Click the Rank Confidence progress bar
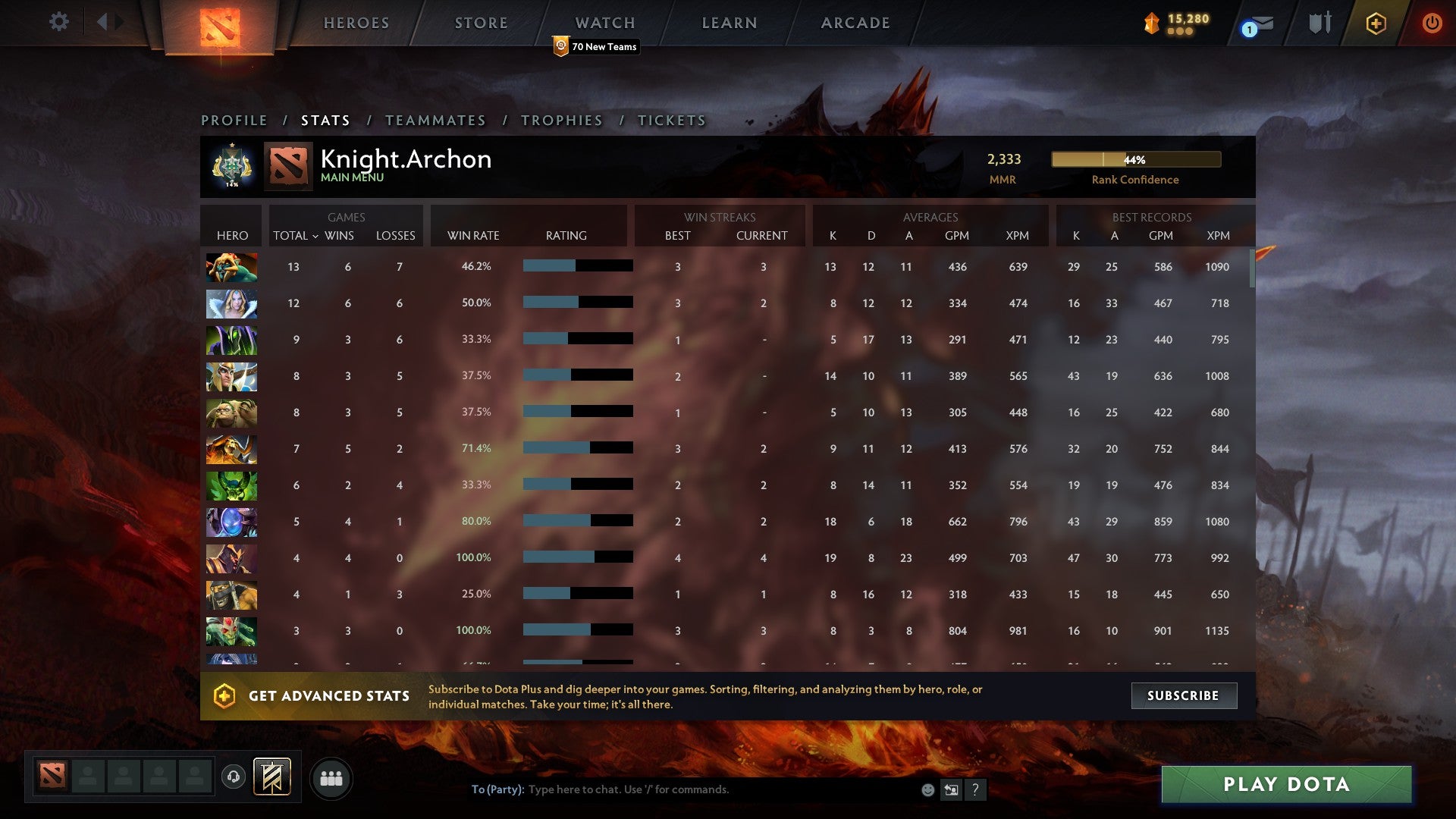 click(x=1135, y=160)
